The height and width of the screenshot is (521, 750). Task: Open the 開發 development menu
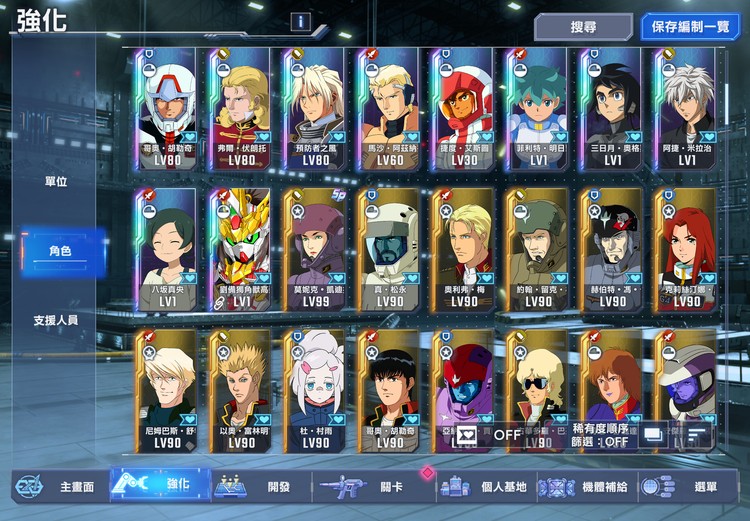[x=258, y=487]
